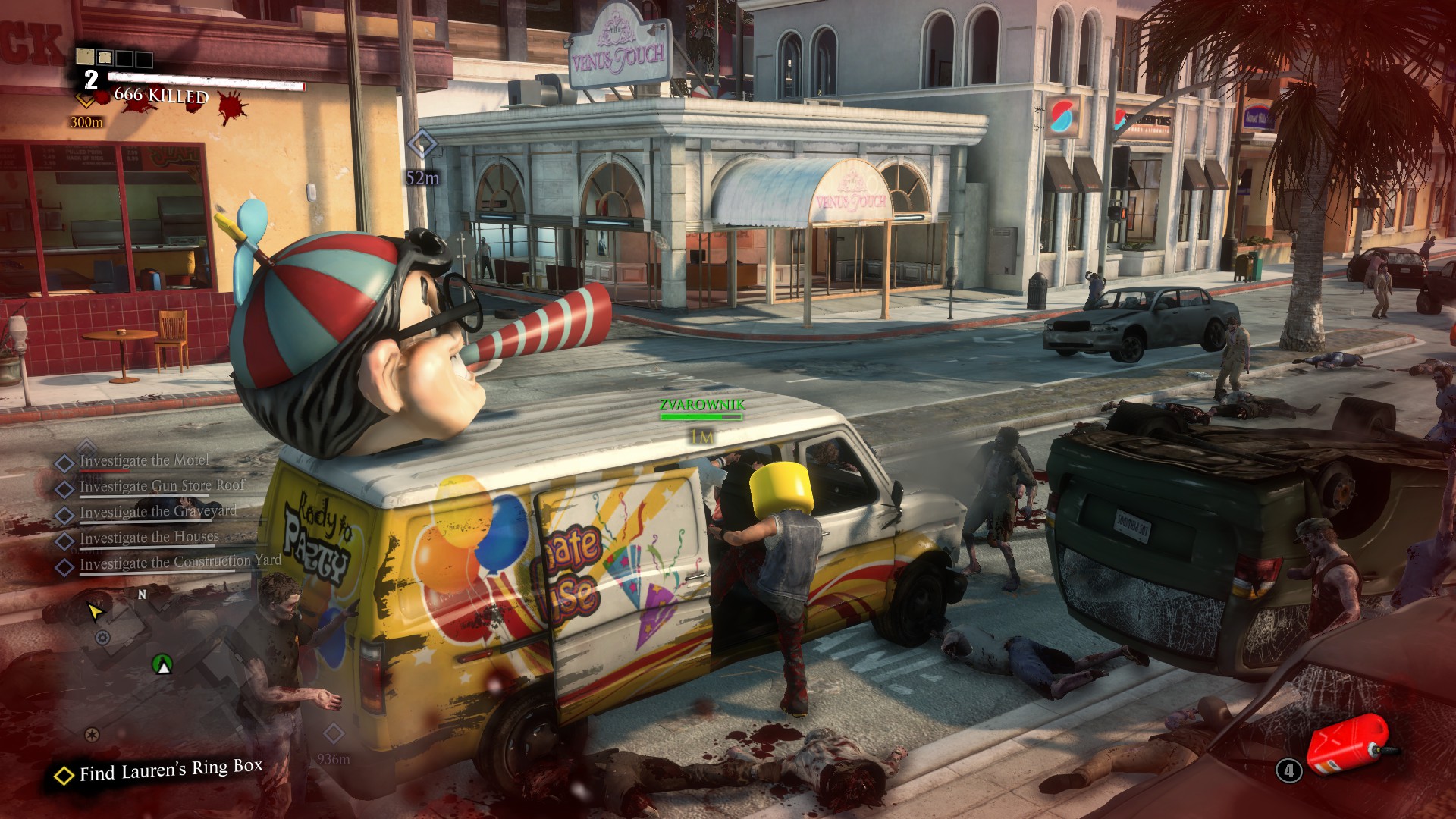Click the green player arrow on minimap
The image size is (1456, 819).
tap(162, 665)
